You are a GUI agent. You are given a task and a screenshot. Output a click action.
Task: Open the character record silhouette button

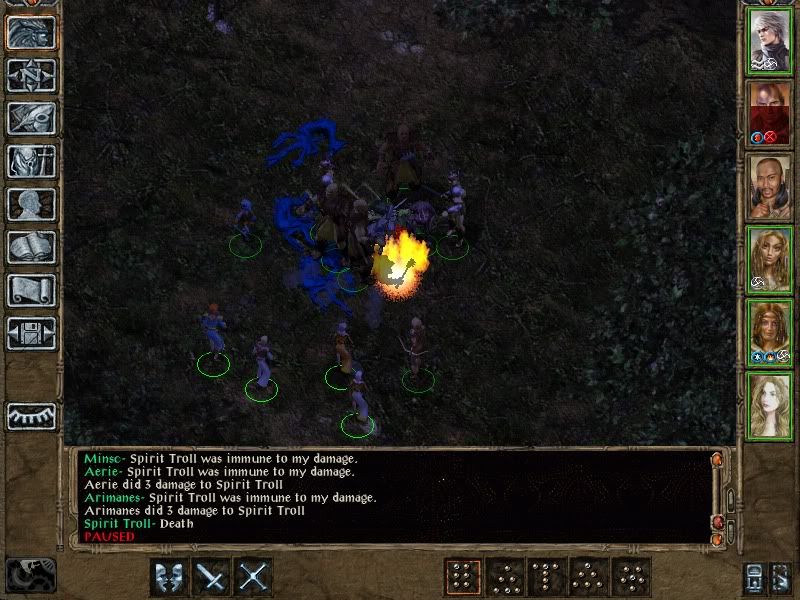click(31, 204)
